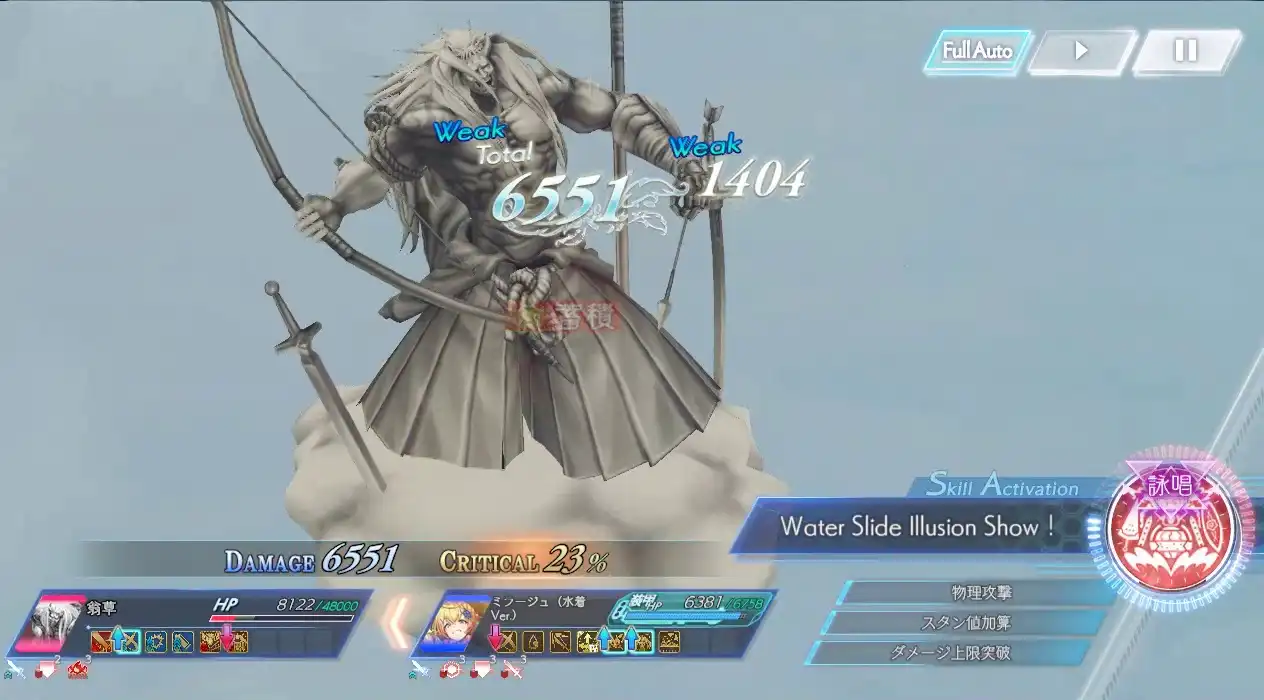This screenshot has width=1264, height=700.
Task: Click the red flame status icon under 翁草
Action: coord(76,669)
